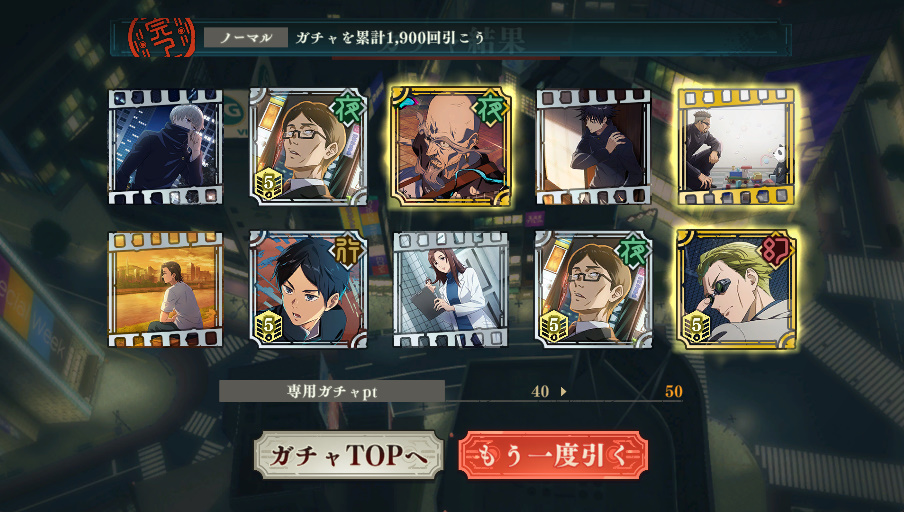
Task: Choose the bald old man guitar card
Action: (x=451, y=146)
